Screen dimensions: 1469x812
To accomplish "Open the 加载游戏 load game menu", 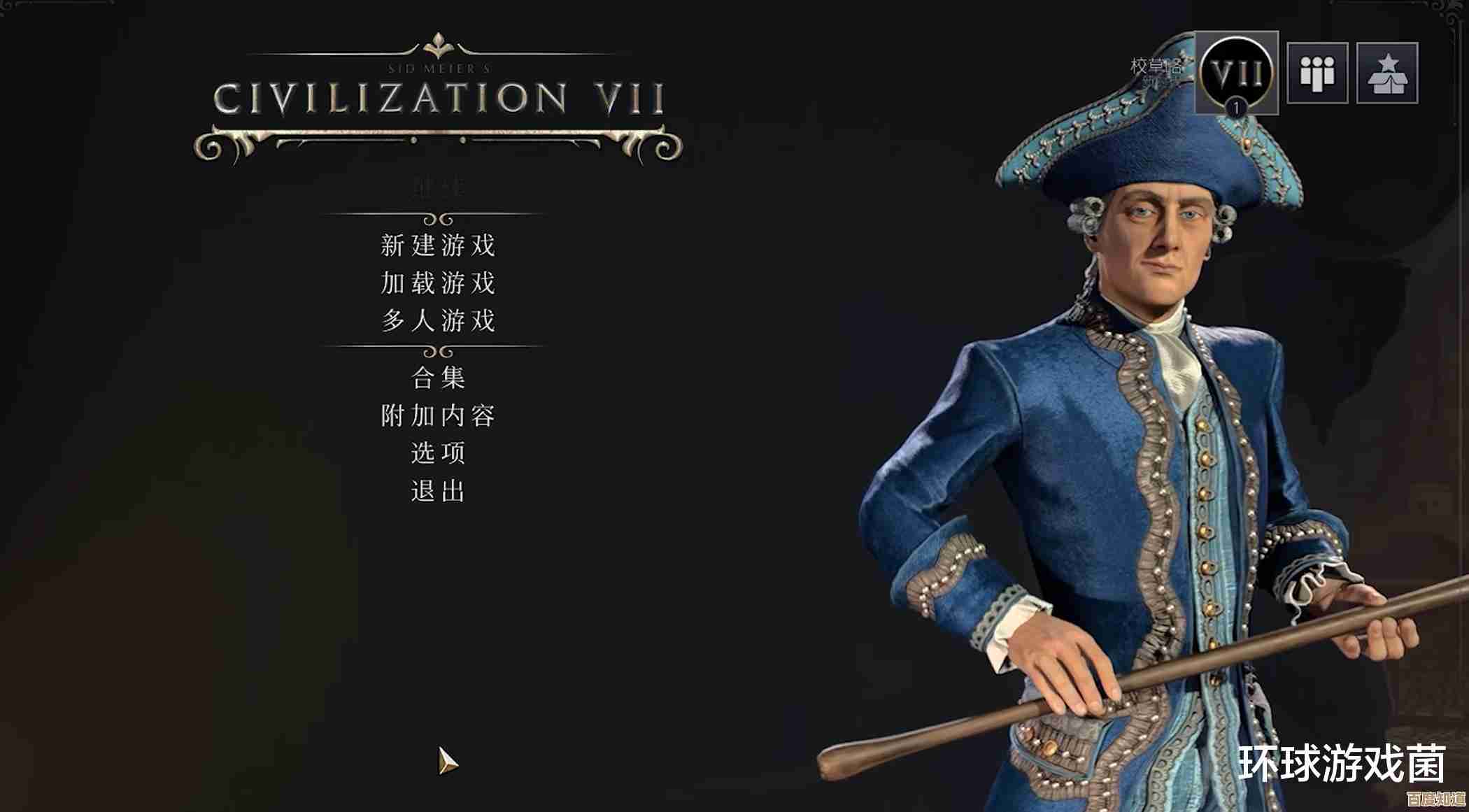I will tap(438, 283).
